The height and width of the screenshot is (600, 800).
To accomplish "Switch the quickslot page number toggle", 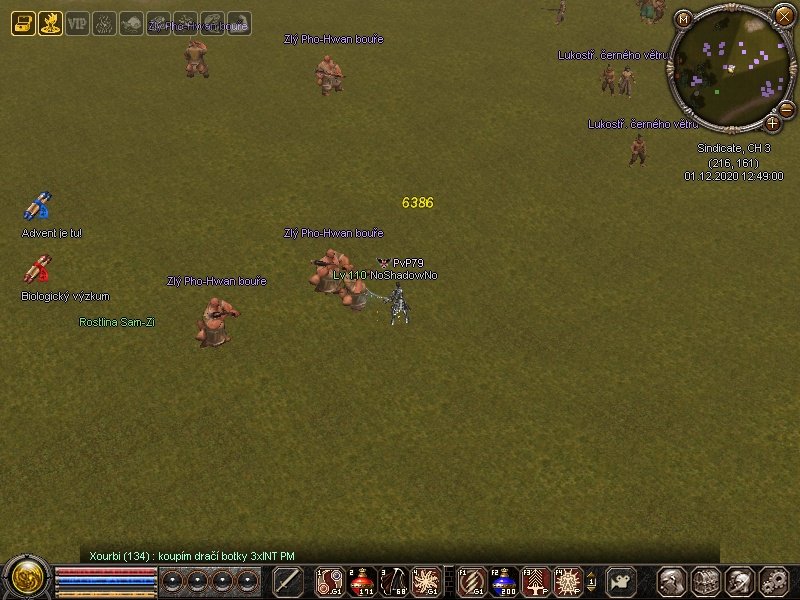I will click(x=592, y=581).
